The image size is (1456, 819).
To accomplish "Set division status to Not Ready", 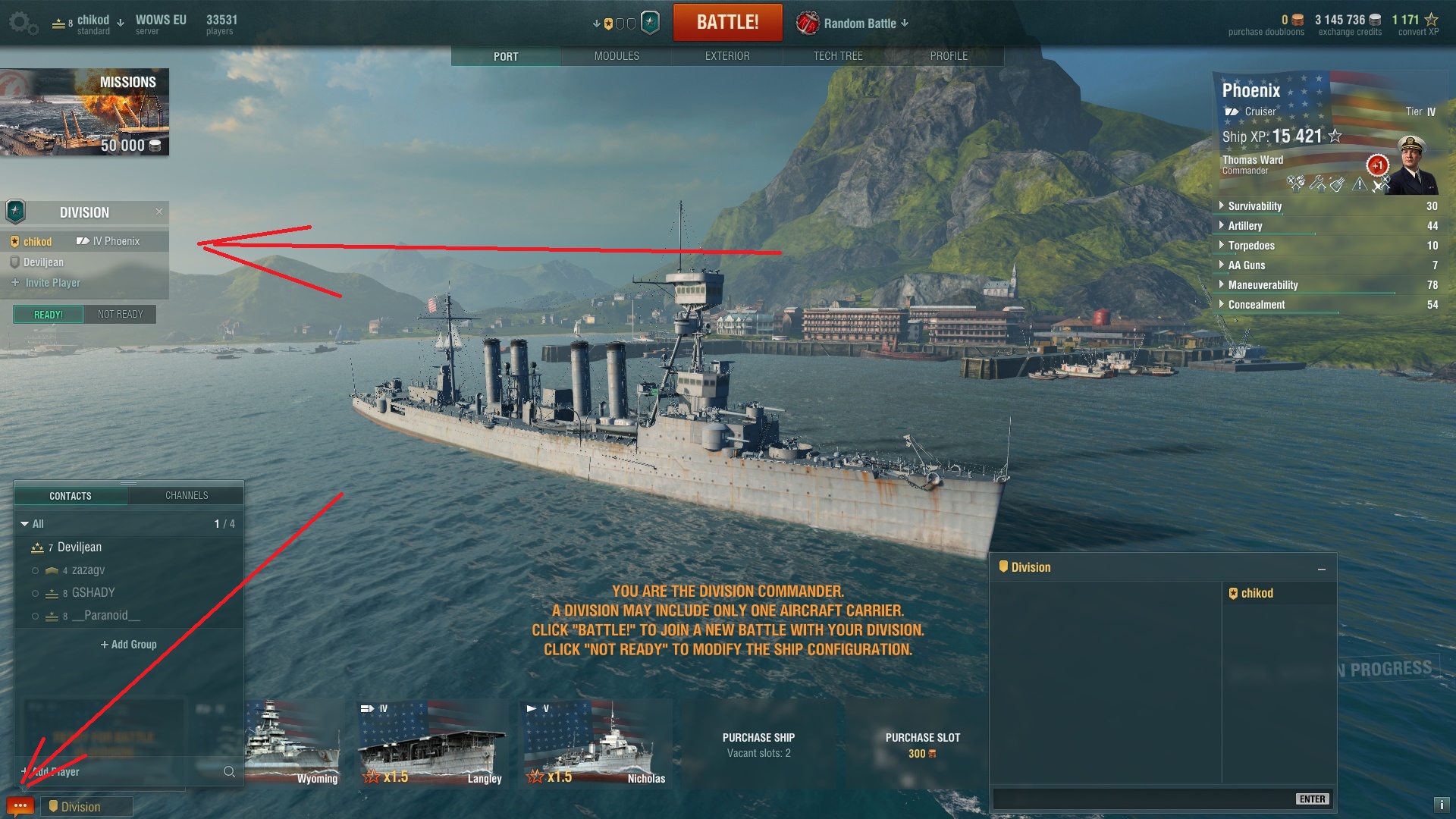I will click(120, 315).
